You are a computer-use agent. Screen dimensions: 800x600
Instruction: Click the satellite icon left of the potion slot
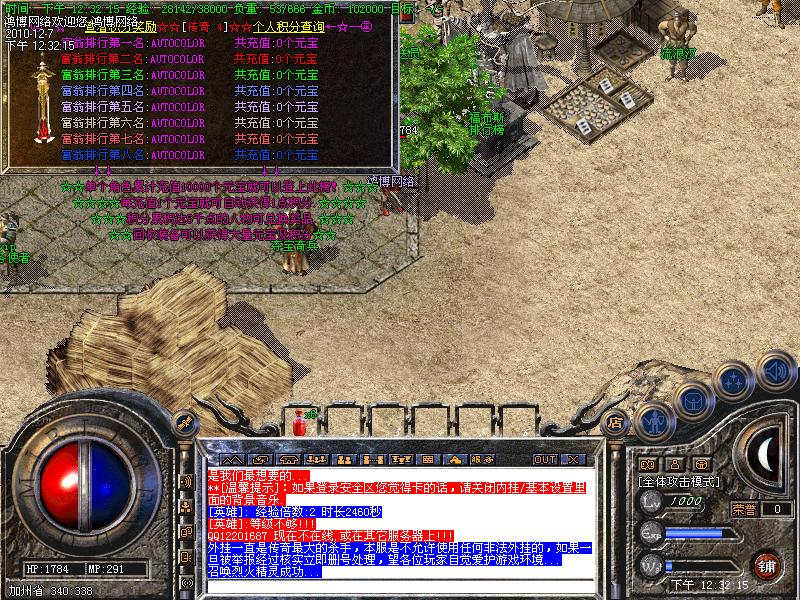(x=184, y=423)
